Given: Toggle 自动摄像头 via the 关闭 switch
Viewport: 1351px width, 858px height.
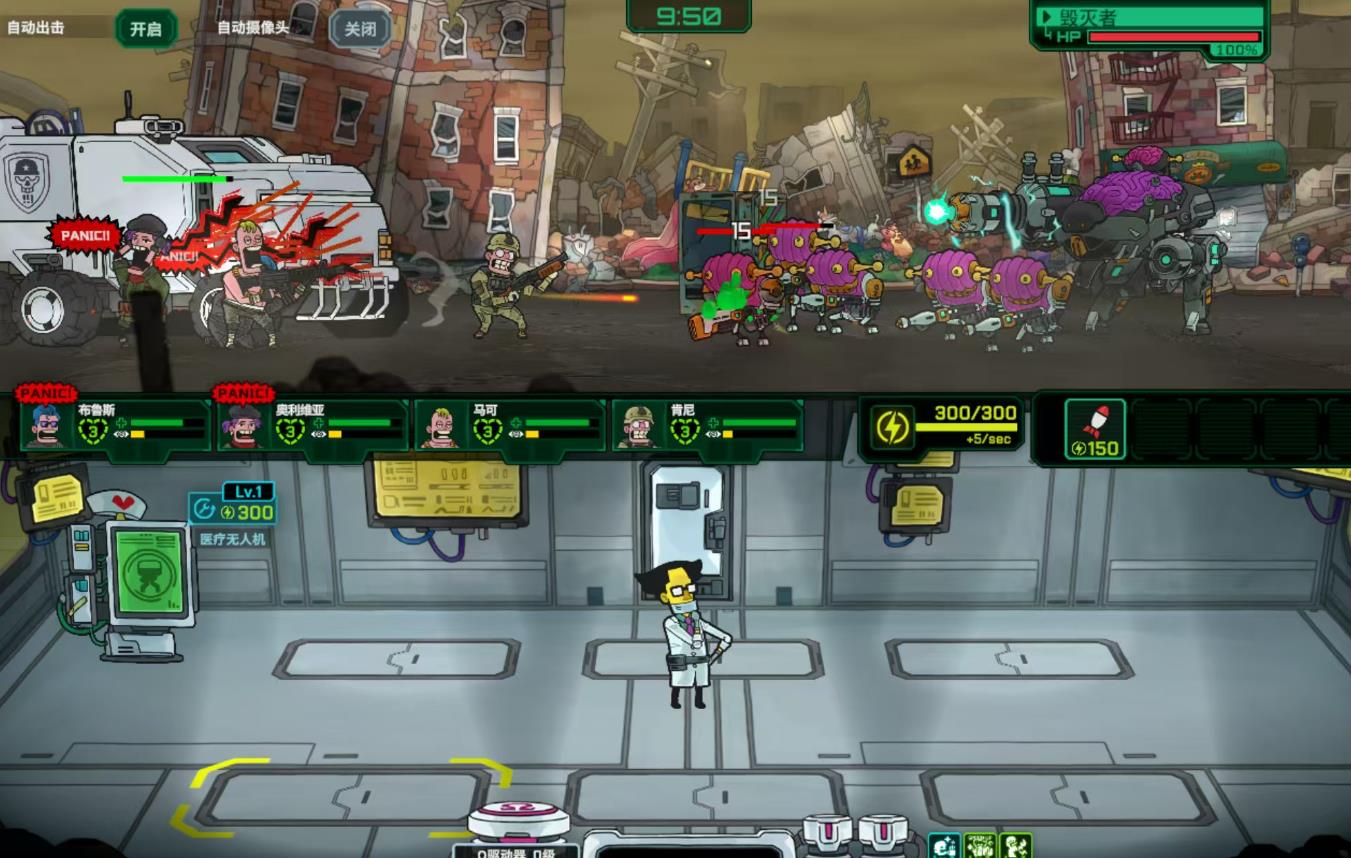Looking at the screenshot, I should click(x=362, y=27).
